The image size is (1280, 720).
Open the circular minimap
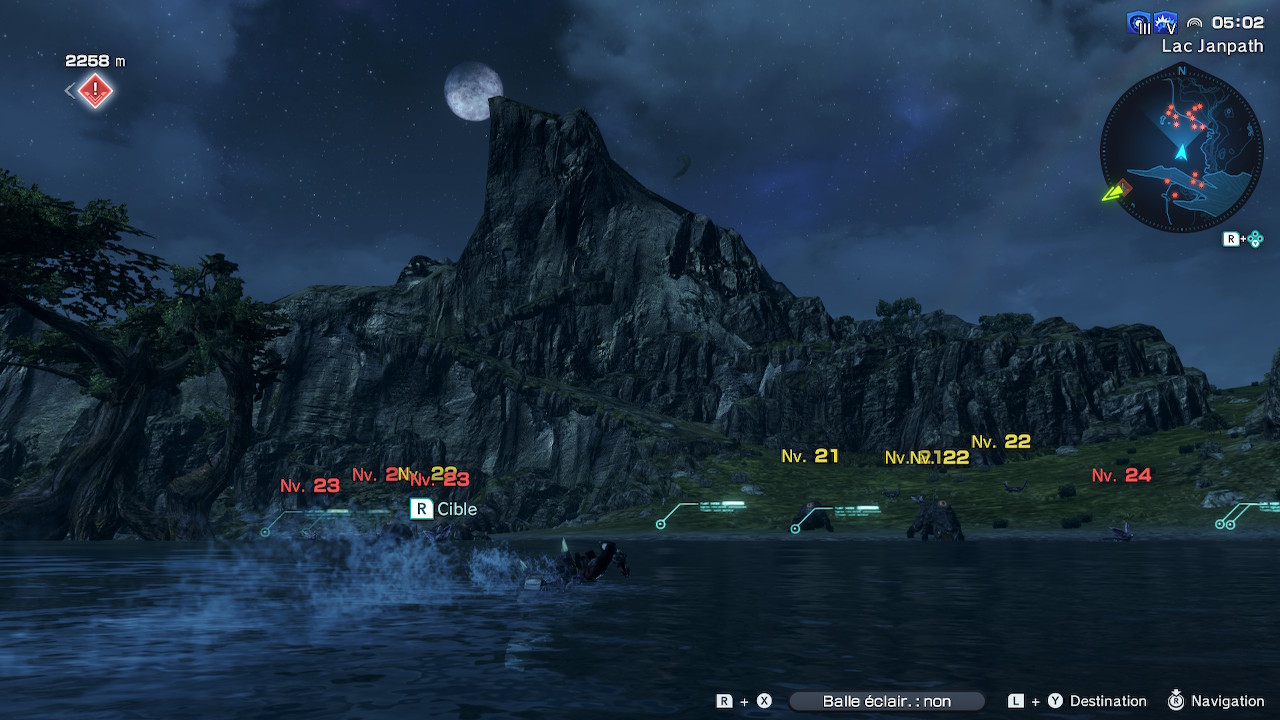pos(1181,150)
